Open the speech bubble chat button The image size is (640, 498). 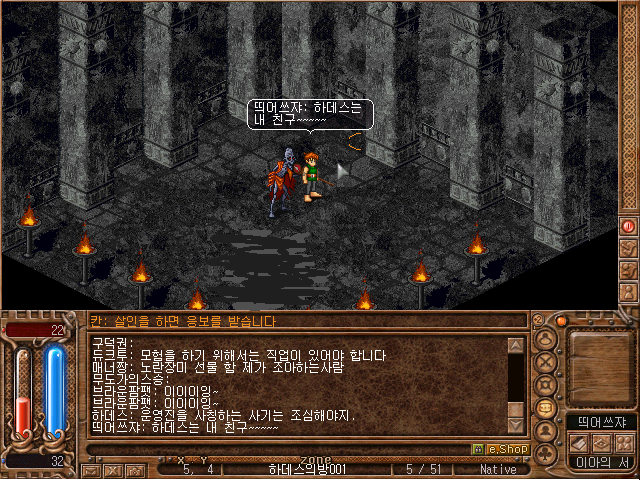pos(546,408)
